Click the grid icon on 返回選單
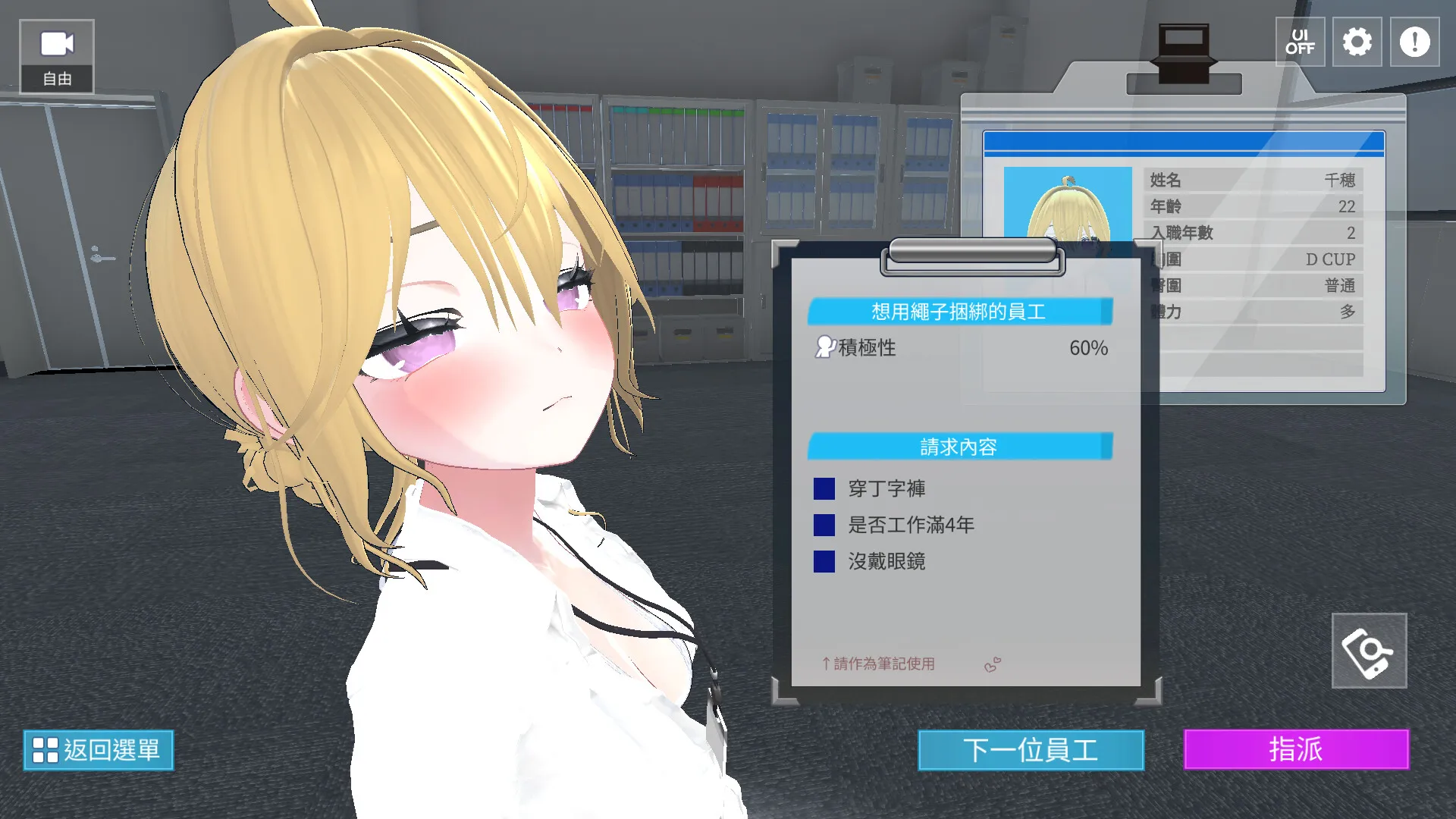This screenshot has width=1456, height=819. coord(45,750)
